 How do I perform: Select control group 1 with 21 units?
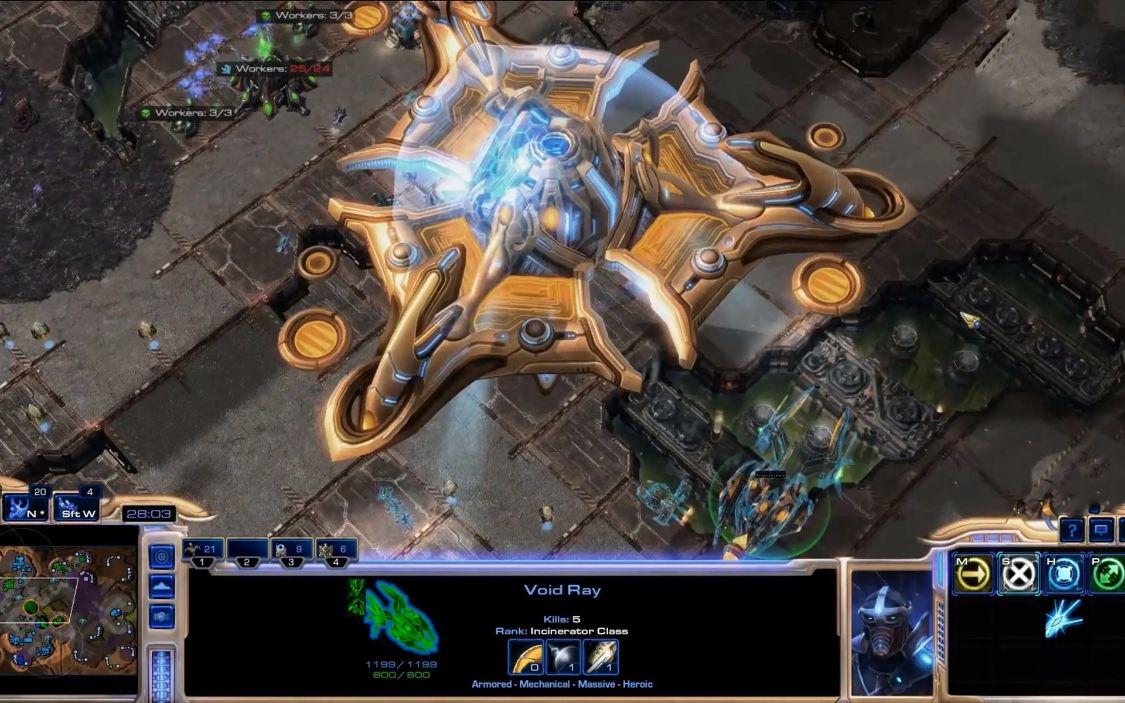[x=203, y=550]
